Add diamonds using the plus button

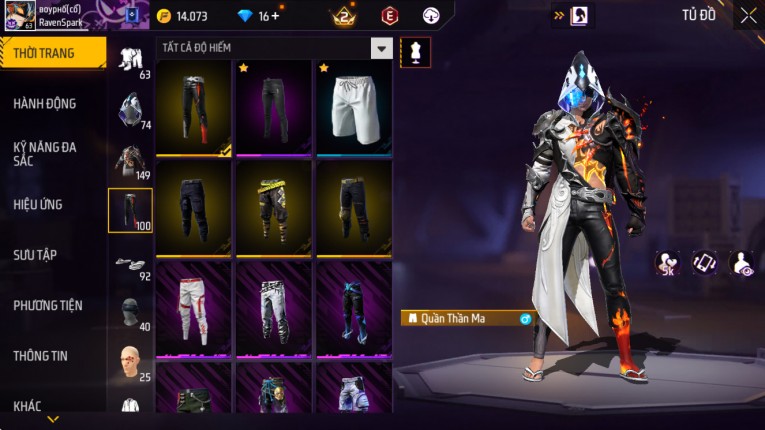pos(276,16)
